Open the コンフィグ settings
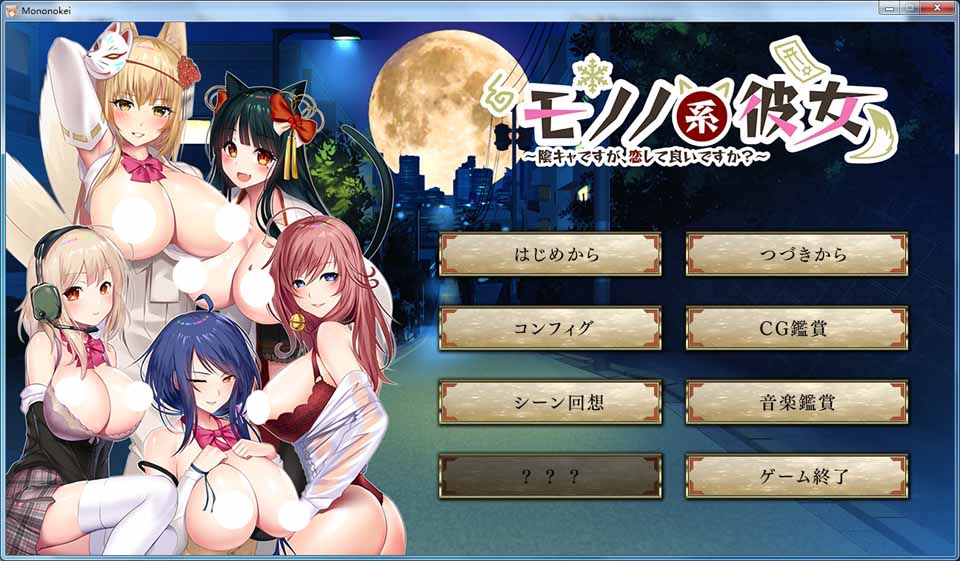The width and height of the screenshot is (960, 561). coord(550,328)
